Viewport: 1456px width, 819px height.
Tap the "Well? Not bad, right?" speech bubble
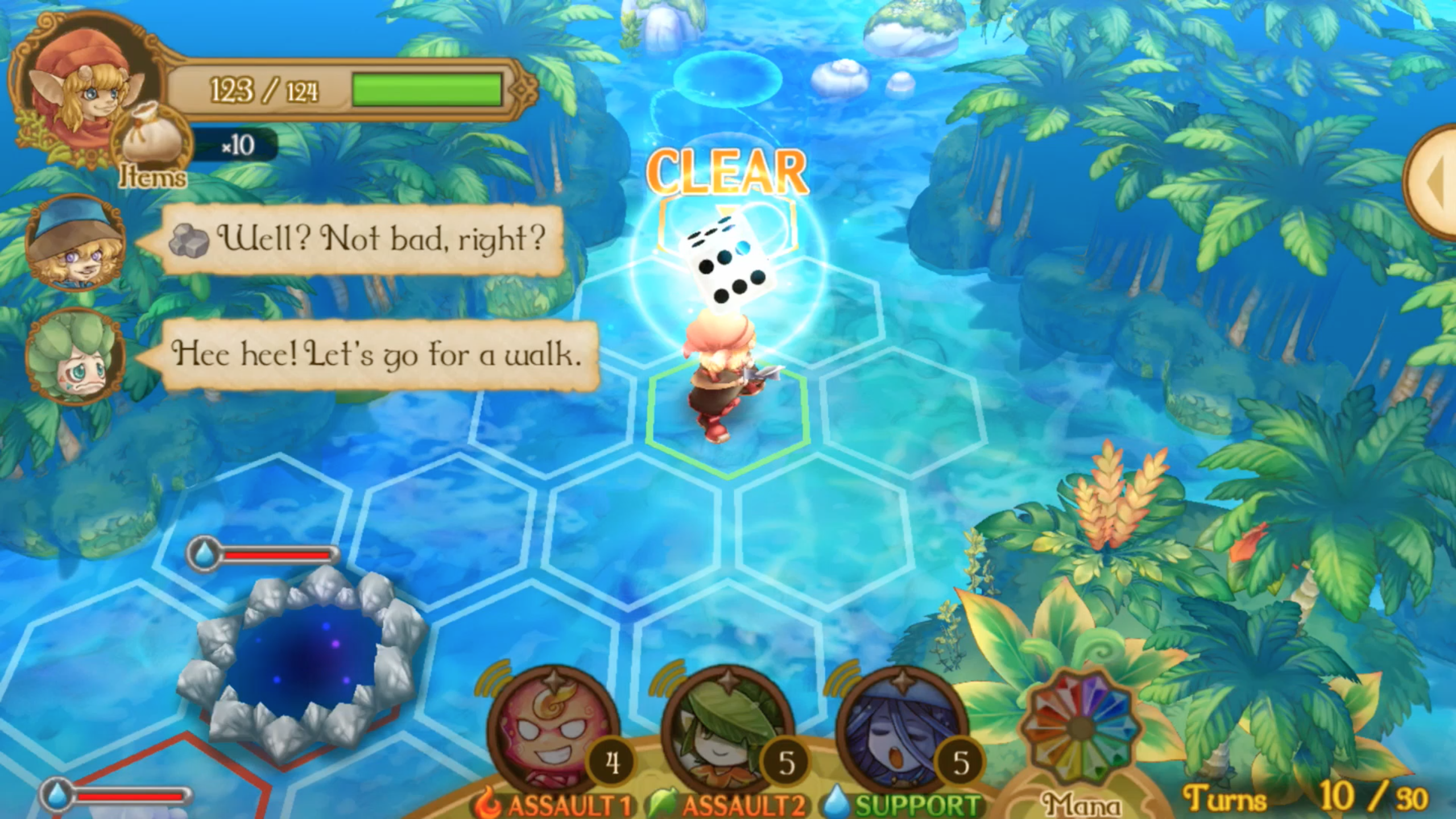(362, 239)
